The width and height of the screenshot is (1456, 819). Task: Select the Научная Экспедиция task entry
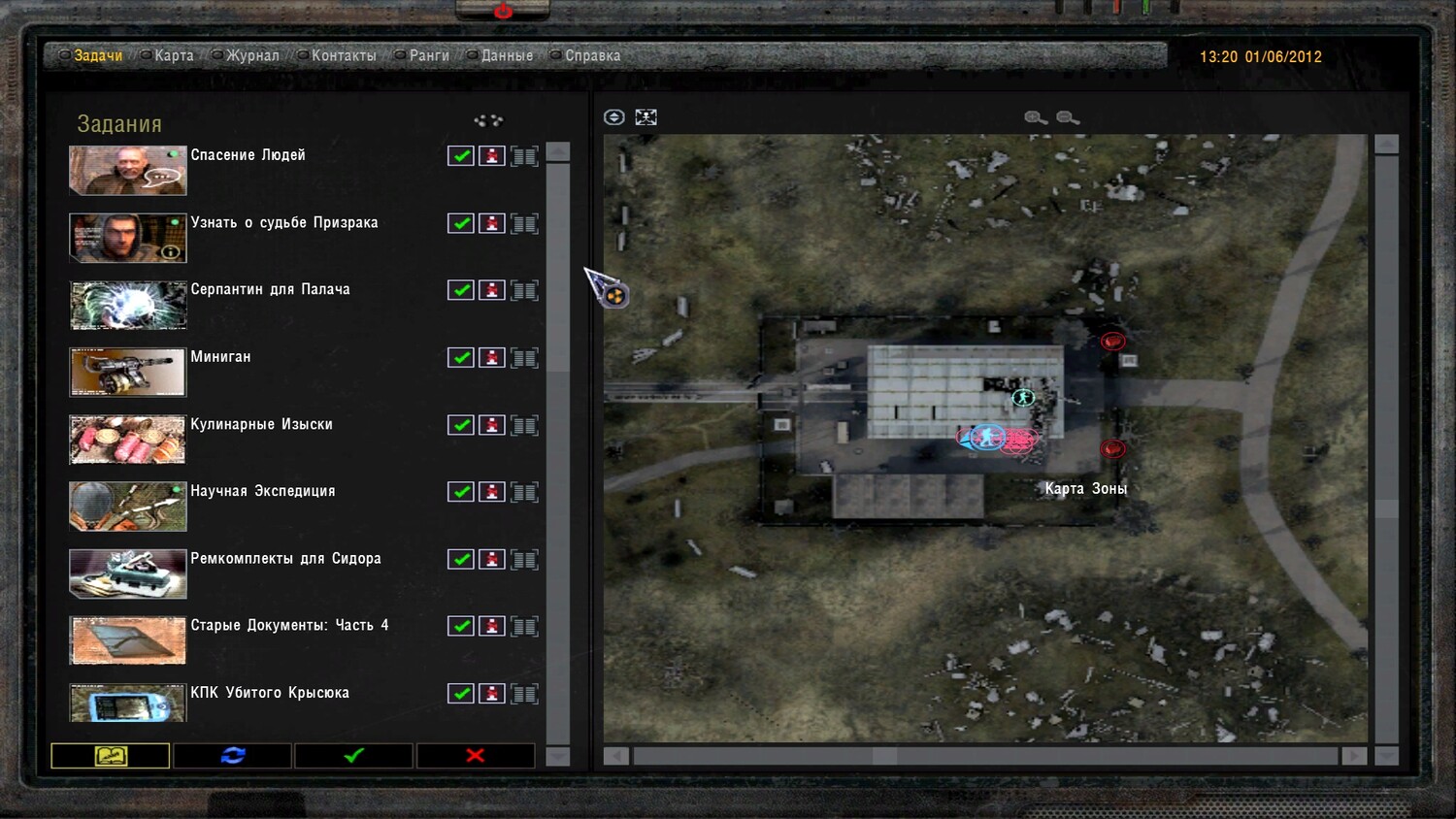click(x=262, y=491)
